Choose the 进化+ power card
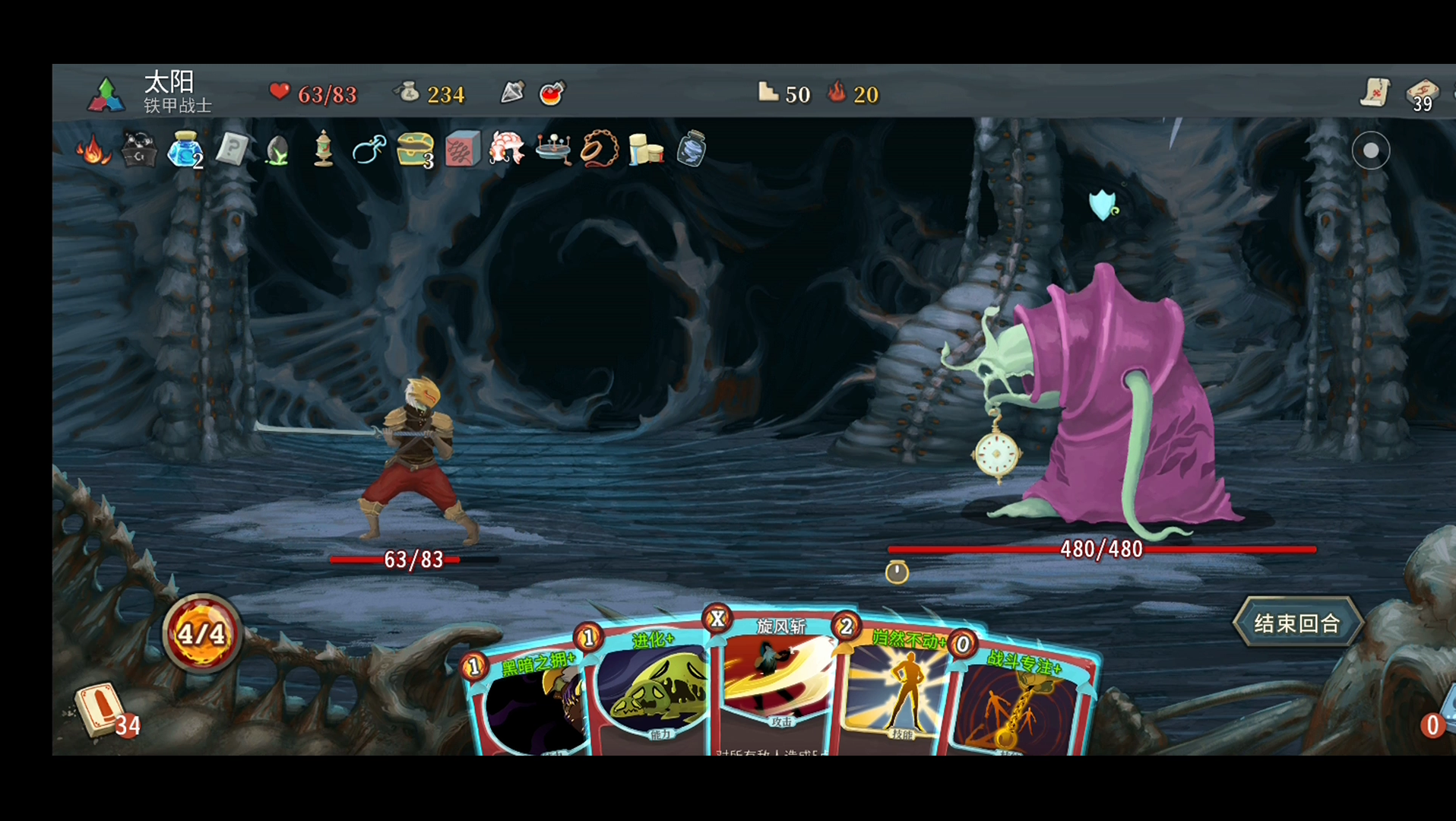The width and height of the screenshot is (1456, 821). click(654, 692)
